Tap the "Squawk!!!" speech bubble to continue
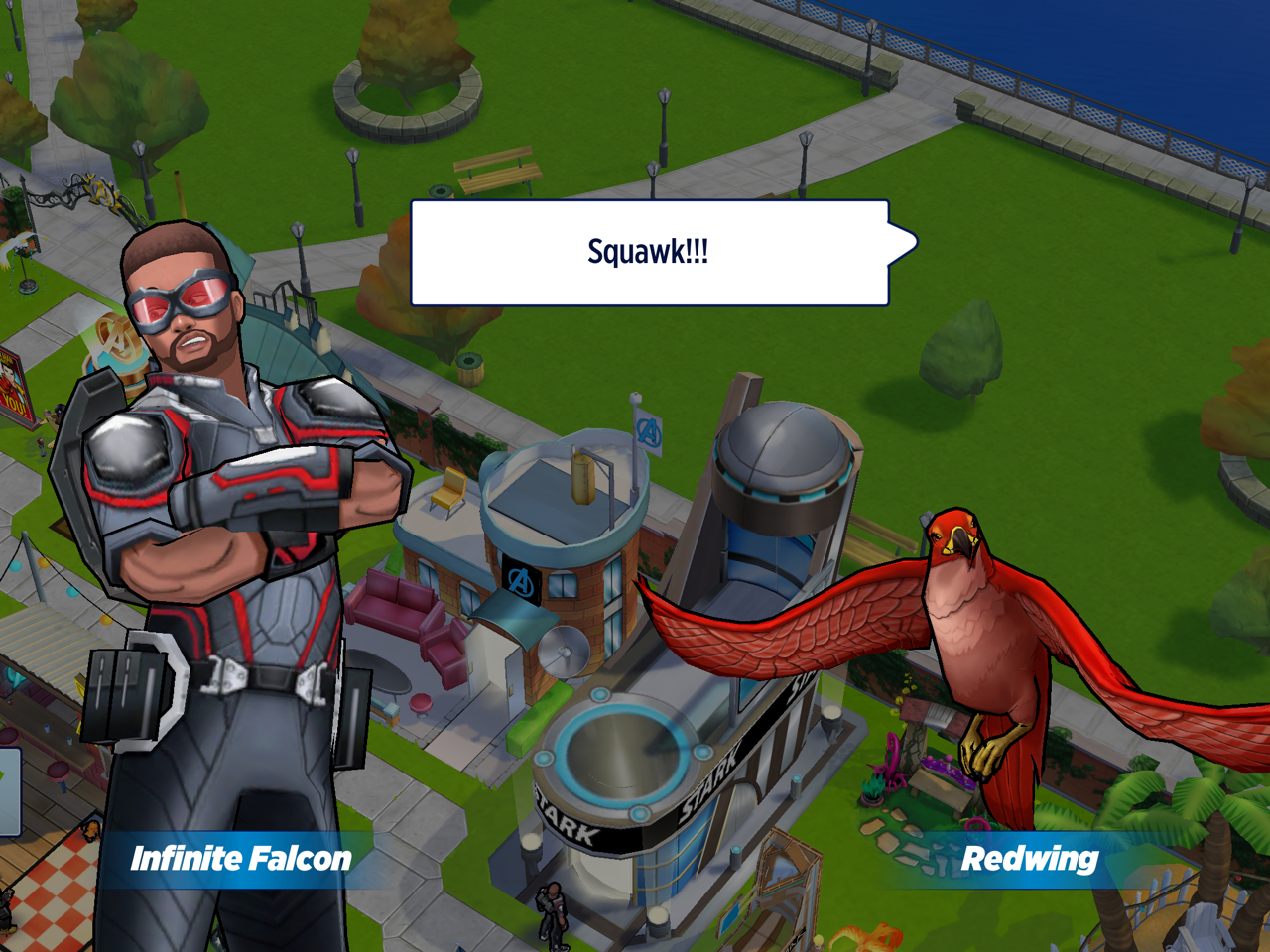1270x952 pixels. coord(650,253)
